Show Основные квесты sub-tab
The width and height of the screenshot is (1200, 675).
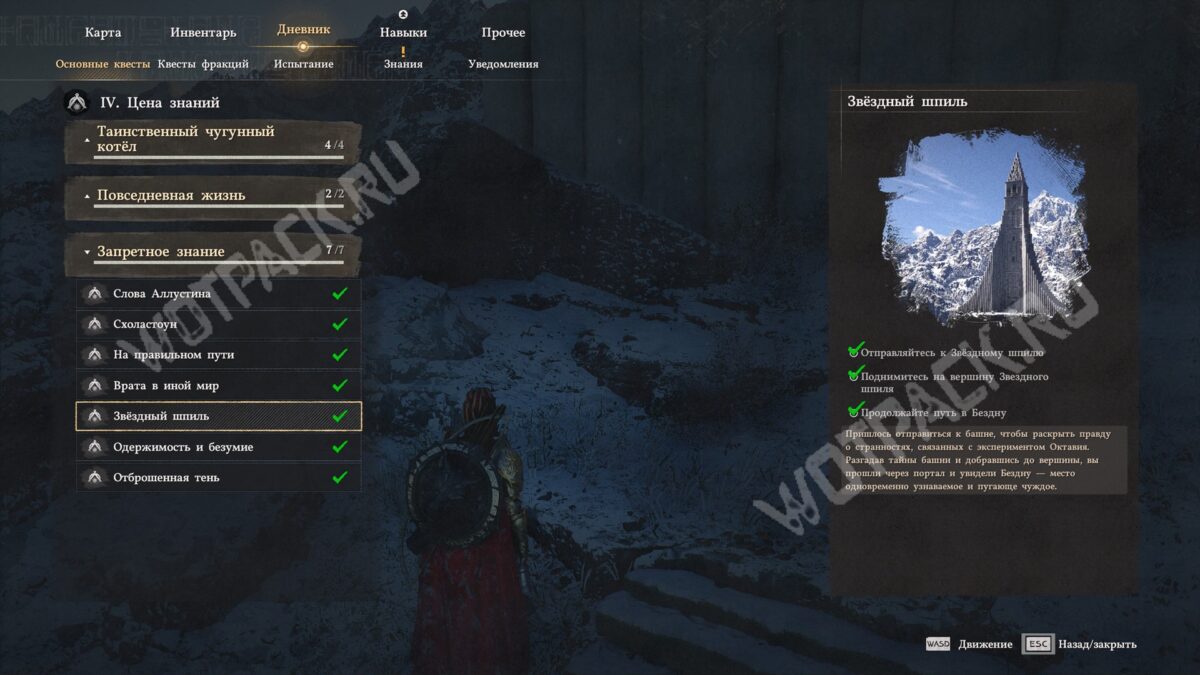pos(103,64)
